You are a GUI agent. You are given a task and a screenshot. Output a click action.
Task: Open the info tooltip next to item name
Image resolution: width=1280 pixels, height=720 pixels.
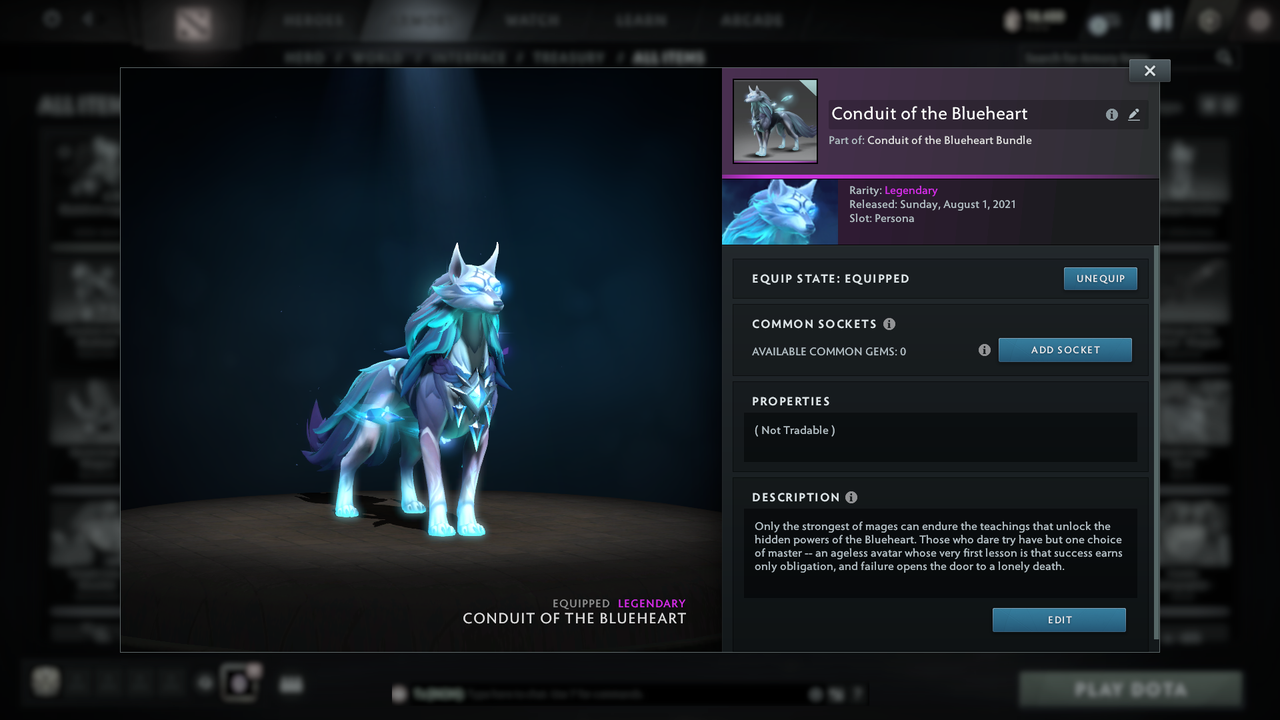click(1111, 114)
